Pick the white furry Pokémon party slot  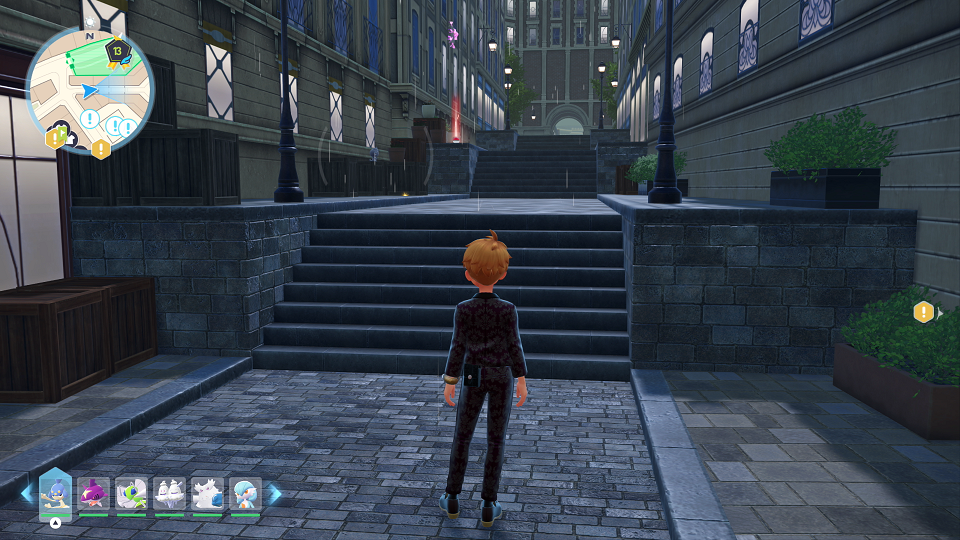[207, 493]
